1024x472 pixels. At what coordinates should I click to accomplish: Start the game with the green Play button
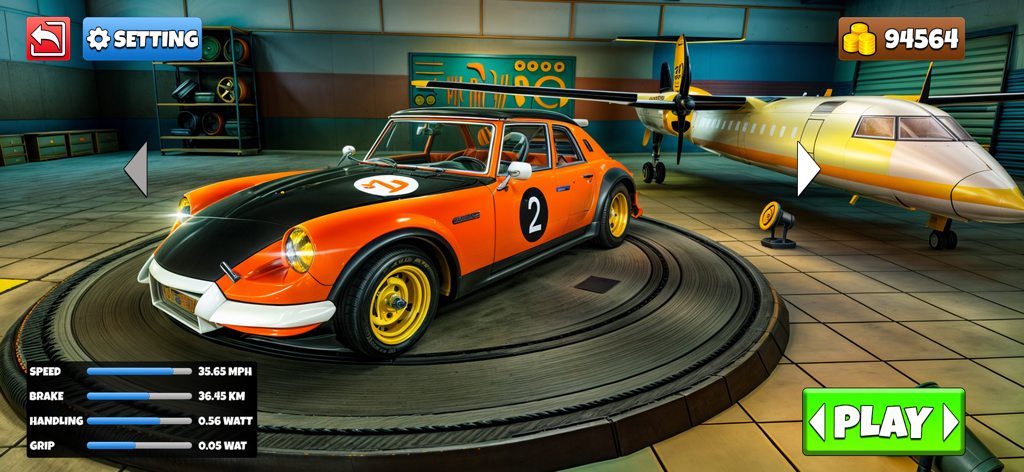click(883, 421)
